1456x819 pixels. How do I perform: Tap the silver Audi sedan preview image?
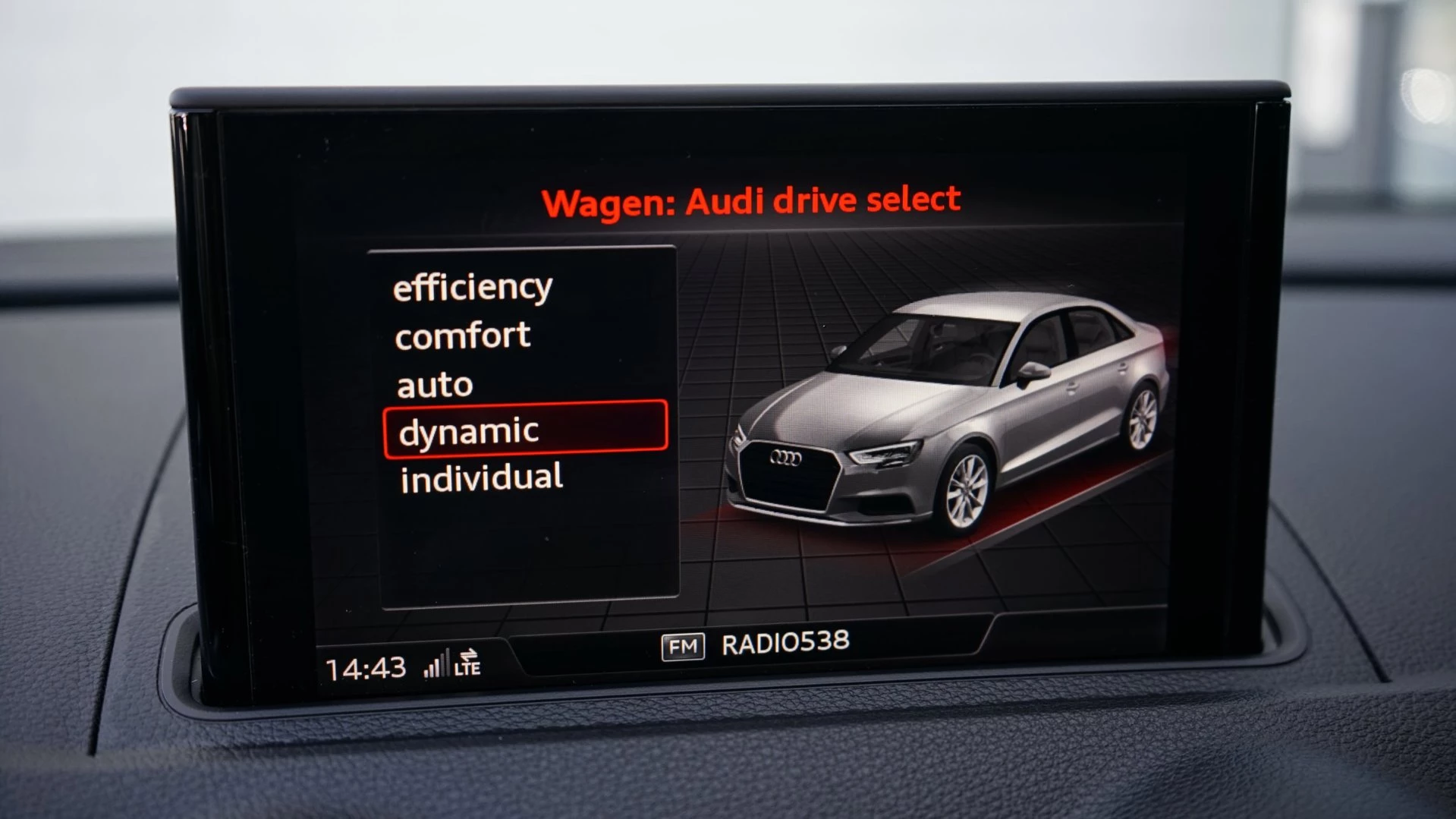948,410
